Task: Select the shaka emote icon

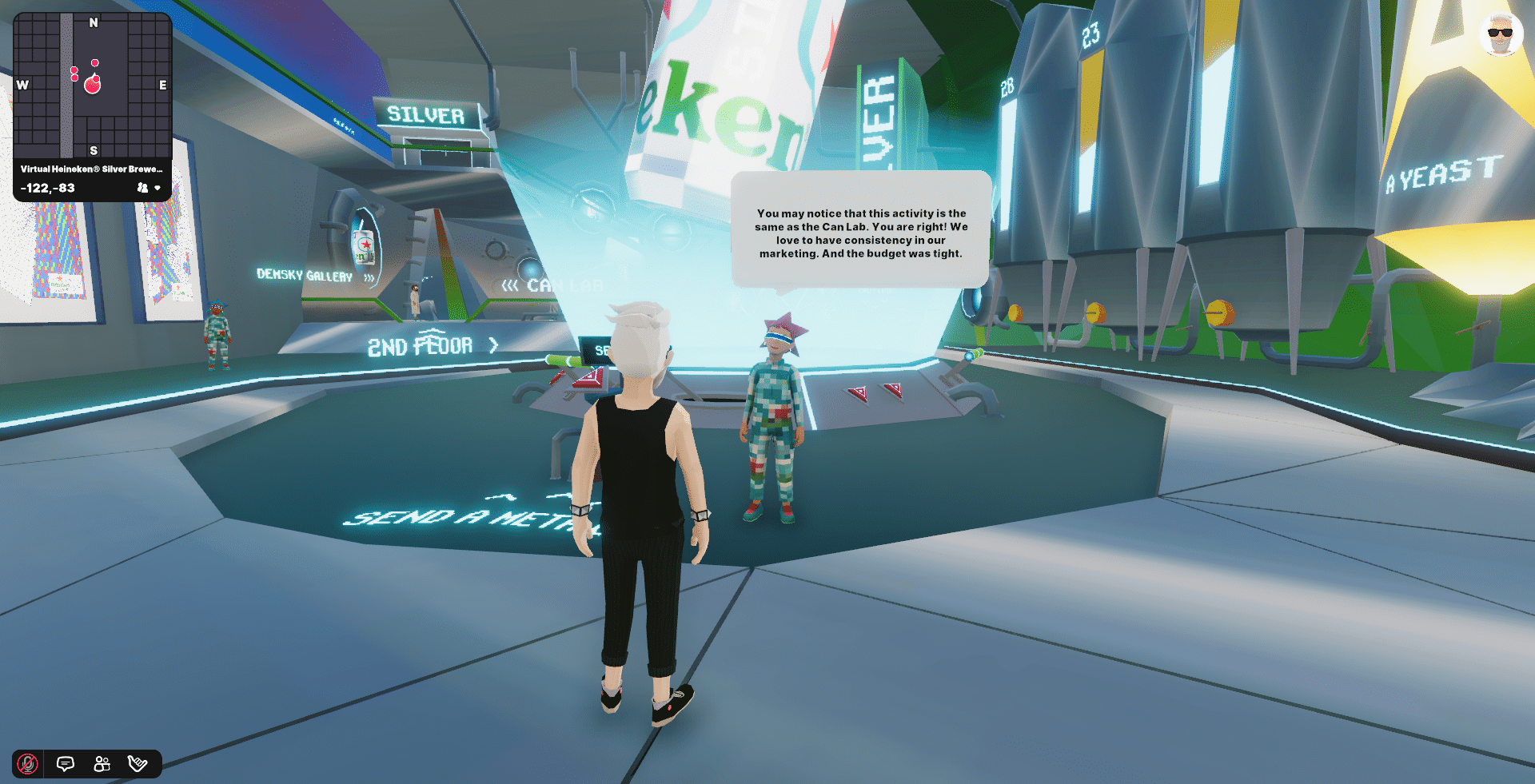Action: (x=136, y=763)
